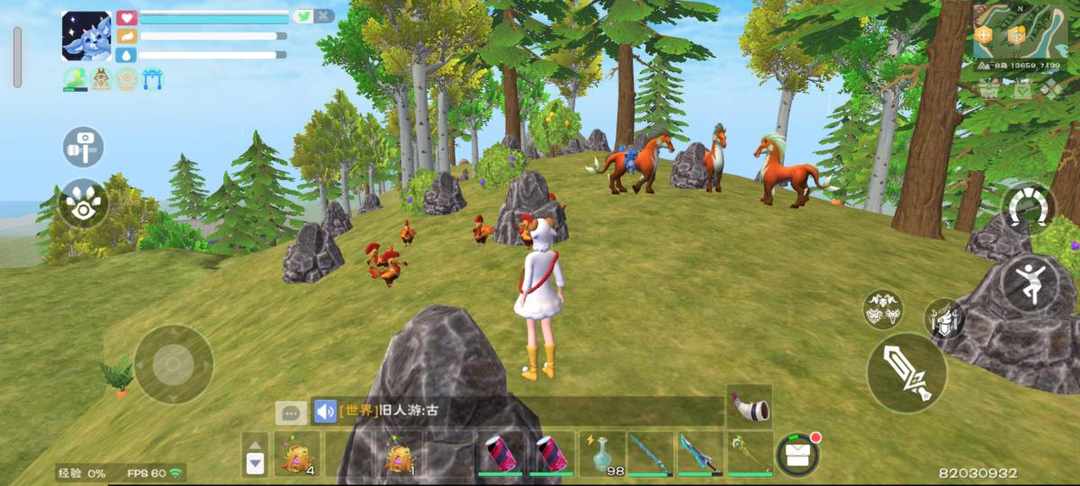Tap the blue gate buff icon
Viewport: 1080px width, 486px height.
[x=153, y=80]
